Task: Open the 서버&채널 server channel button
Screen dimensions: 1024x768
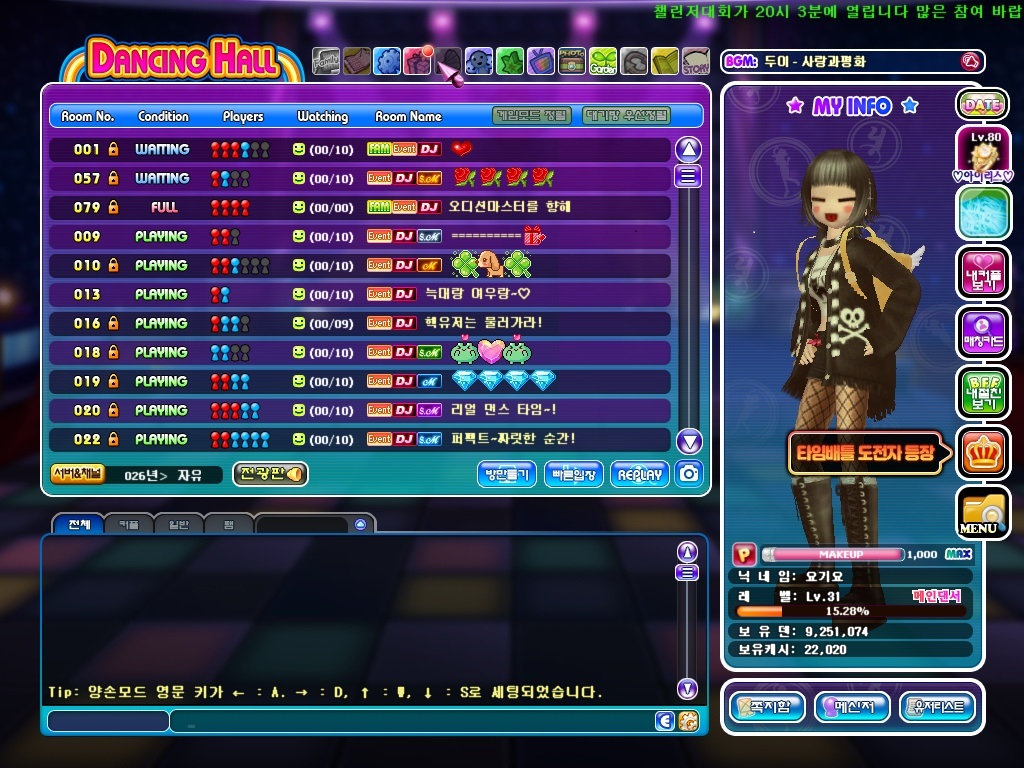Action: tap(76, 474)
